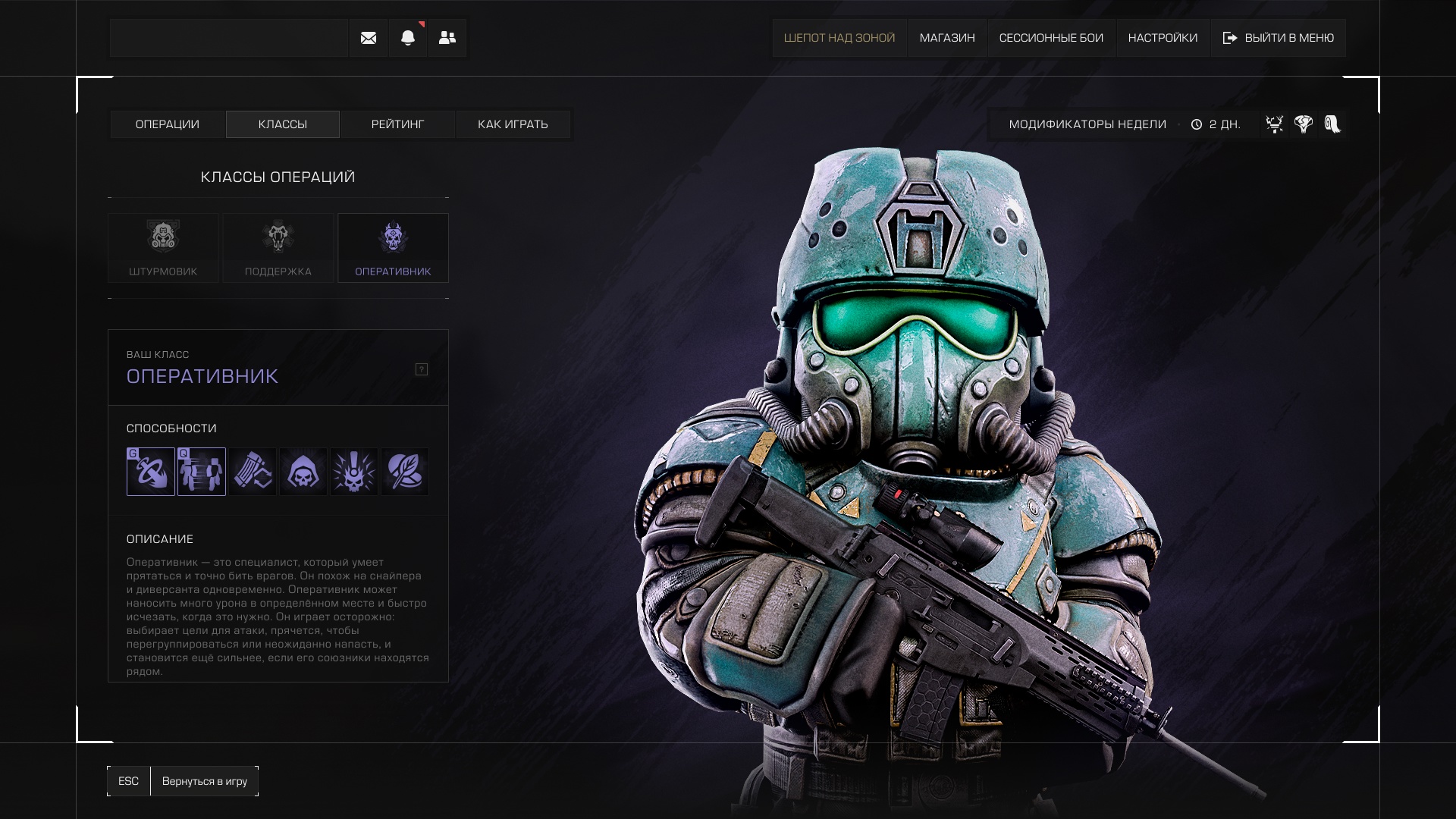The image size is (1456, 819).
Task: Open the Рейтинг tab
Action: click(x=398, y=124)
